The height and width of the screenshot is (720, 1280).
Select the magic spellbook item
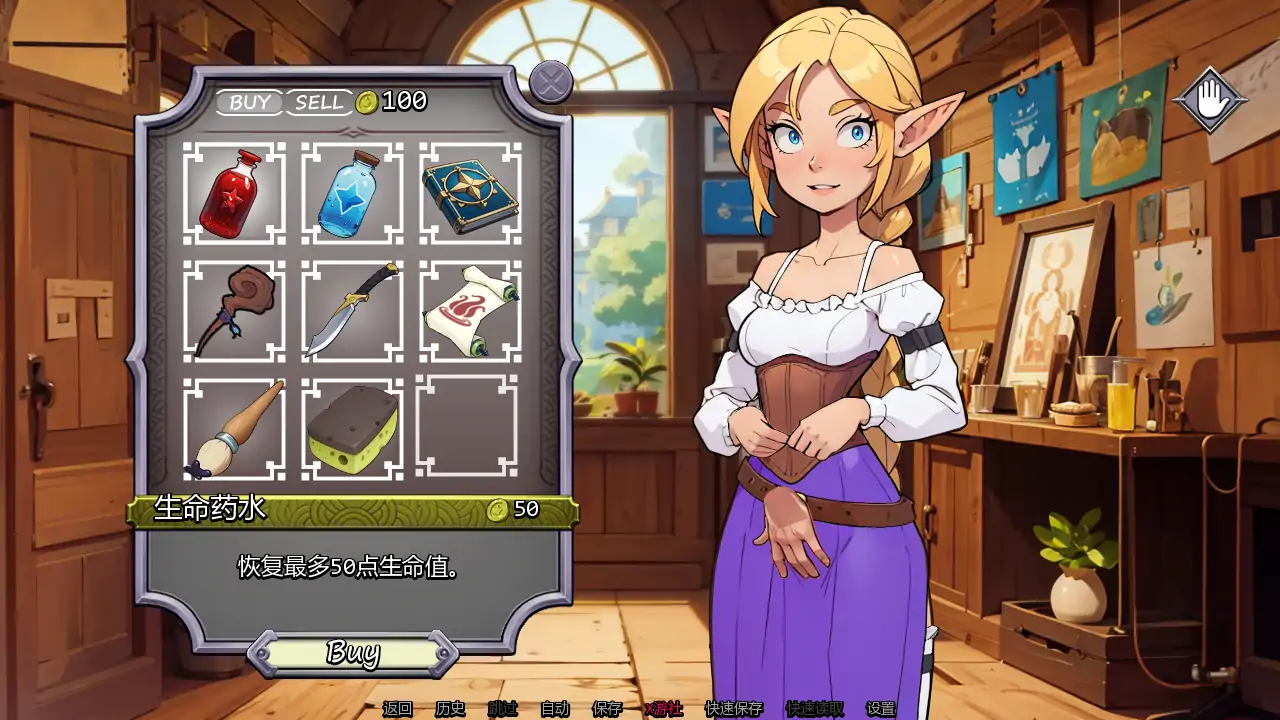tap(466, 192)
